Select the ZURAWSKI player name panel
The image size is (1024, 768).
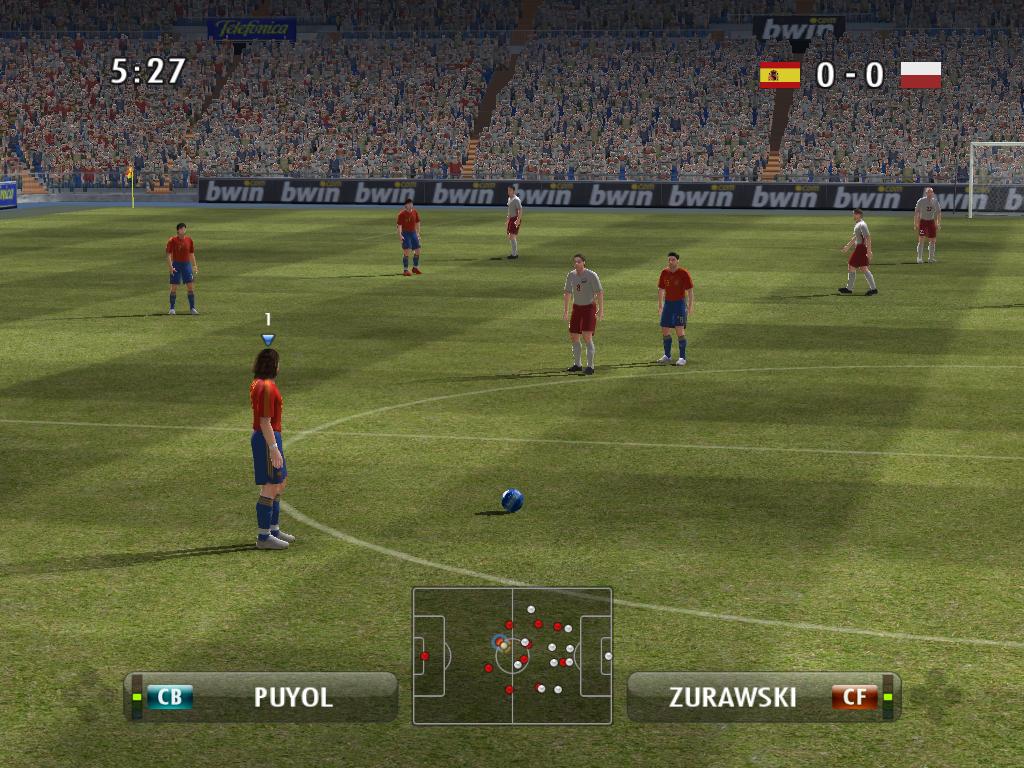(764, 696)
